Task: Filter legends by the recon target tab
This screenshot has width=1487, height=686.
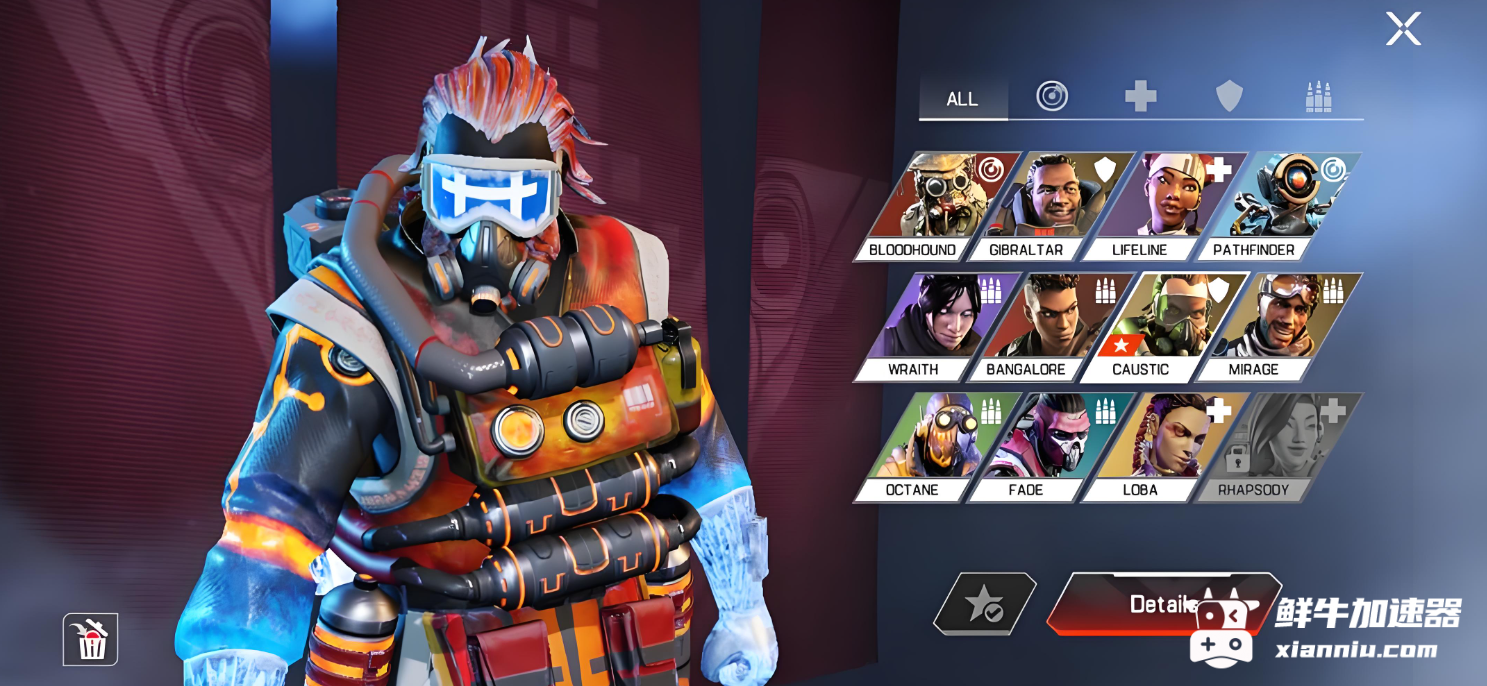Action: click(1052, 96)
